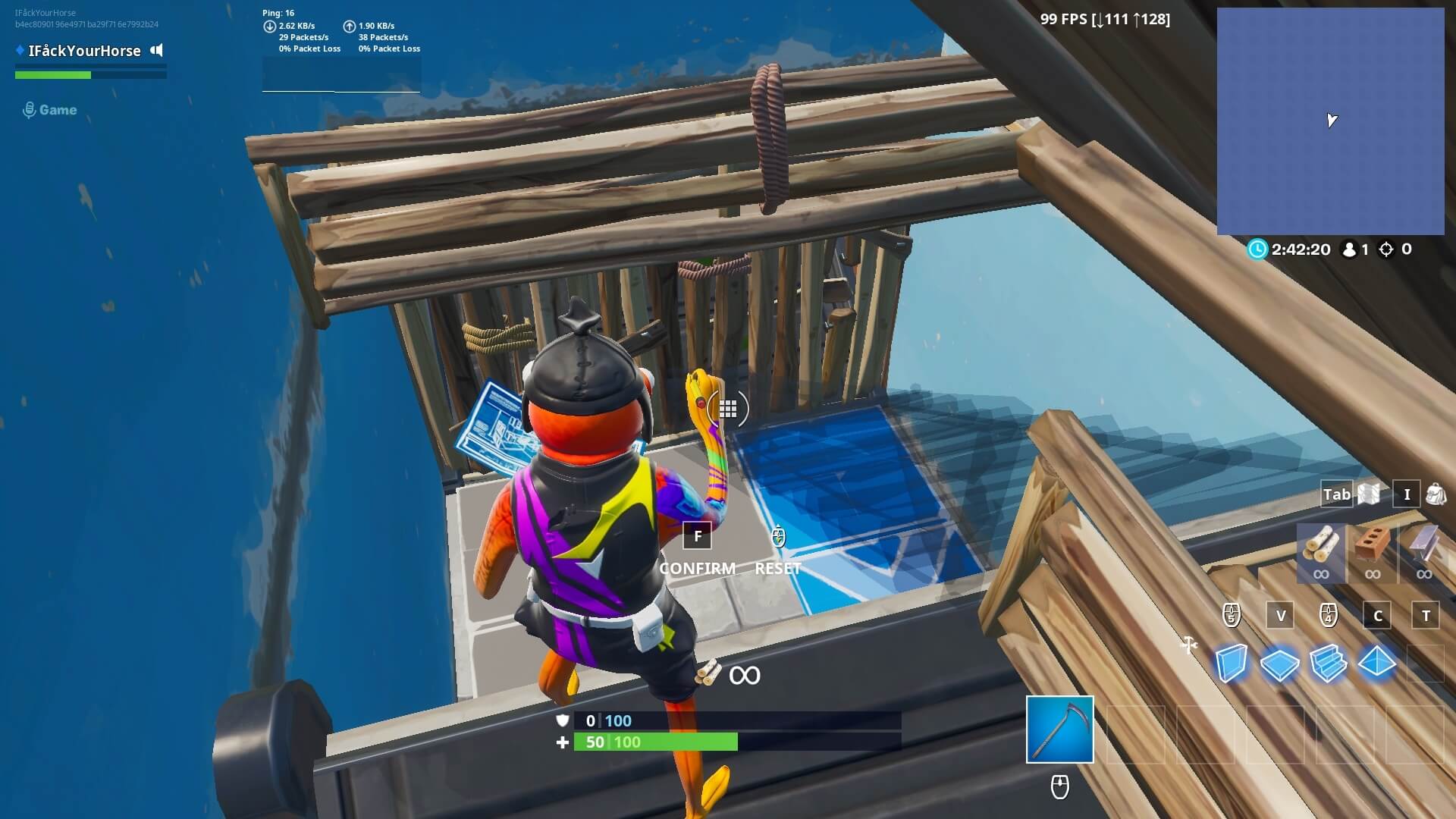Screen dimensions: 1456x819
Task: Click the player count person icon
Action: (1349, 248)
